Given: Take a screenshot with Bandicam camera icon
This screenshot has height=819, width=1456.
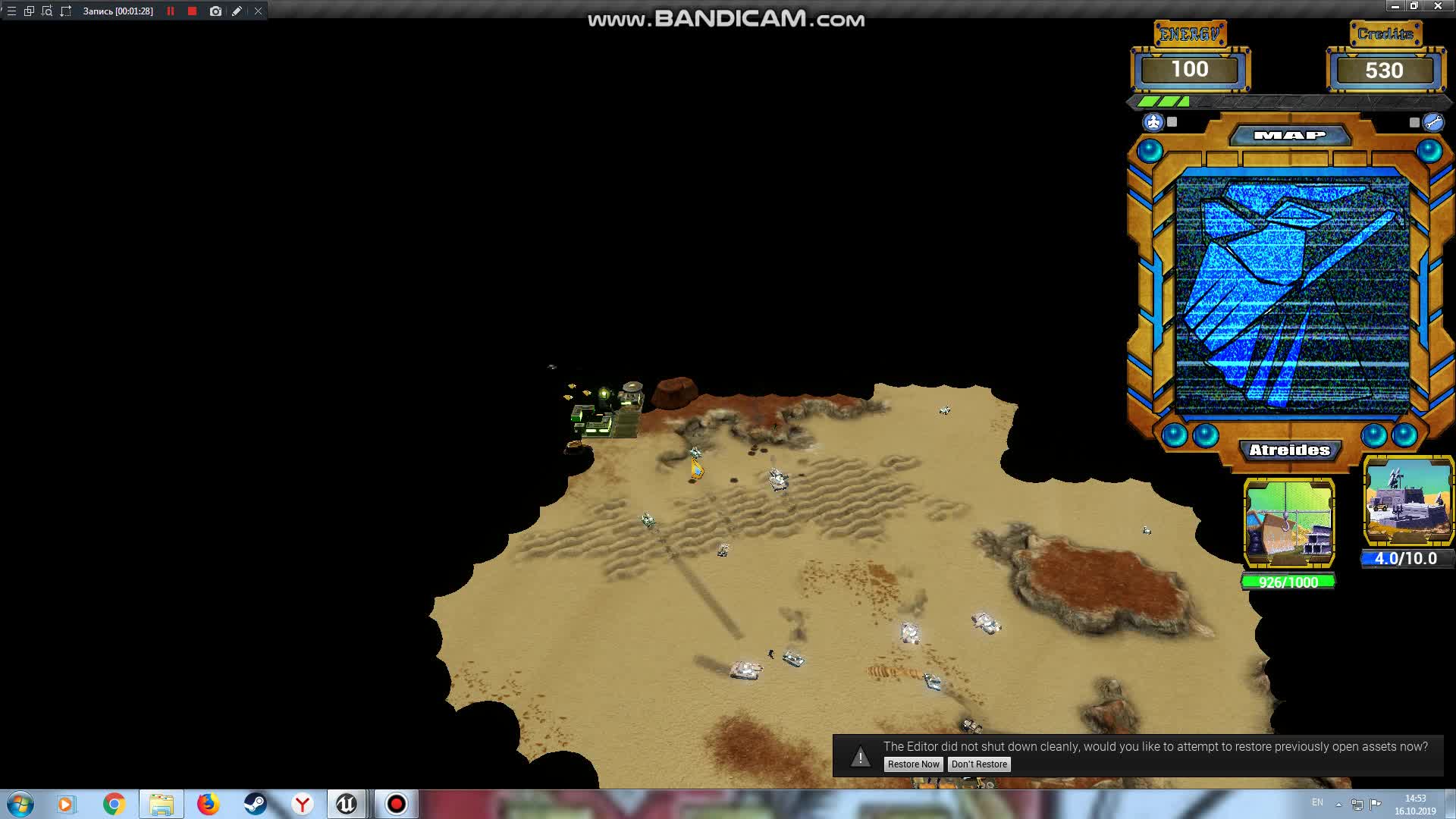Looking at the screenshot, I should pyautogui.click(x=215, y=11).
